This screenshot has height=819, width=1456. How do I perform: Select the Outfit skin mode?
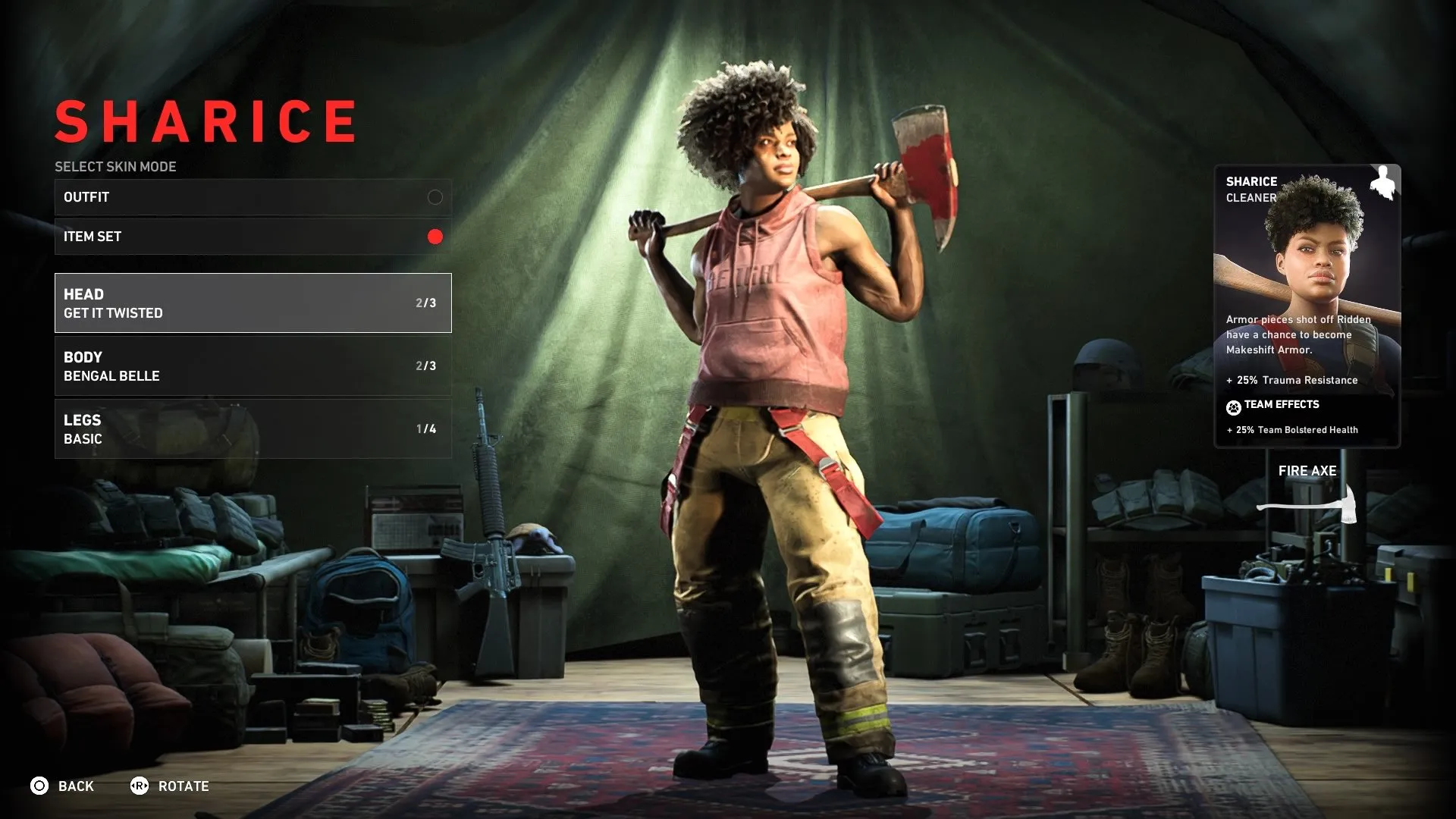click(x=253, y=197)
